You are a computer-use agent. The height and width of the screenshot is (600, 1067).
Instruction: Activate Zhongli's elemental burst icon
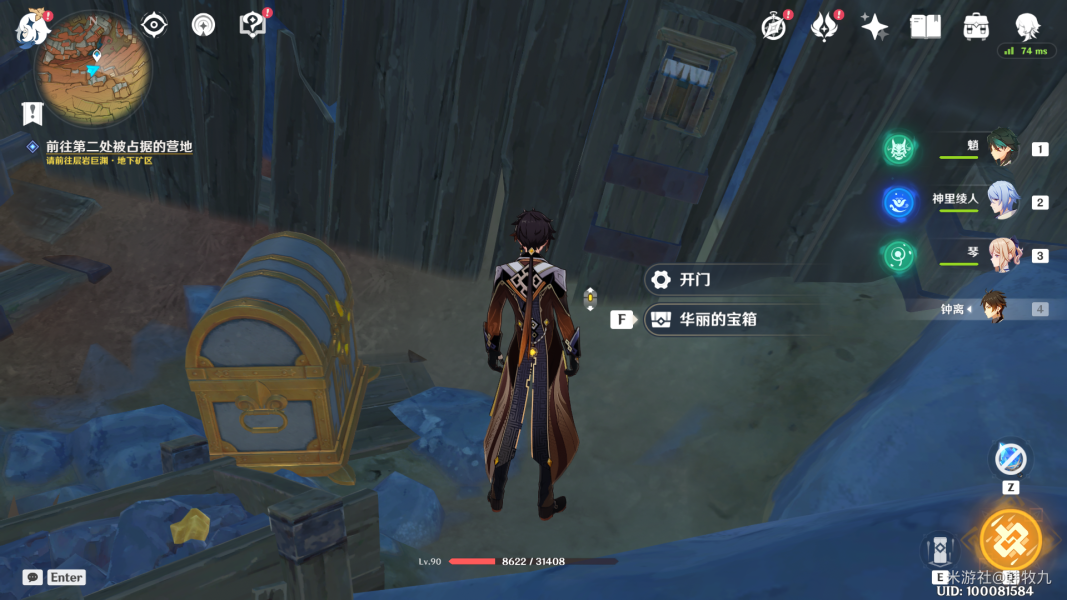point(1010,538)
